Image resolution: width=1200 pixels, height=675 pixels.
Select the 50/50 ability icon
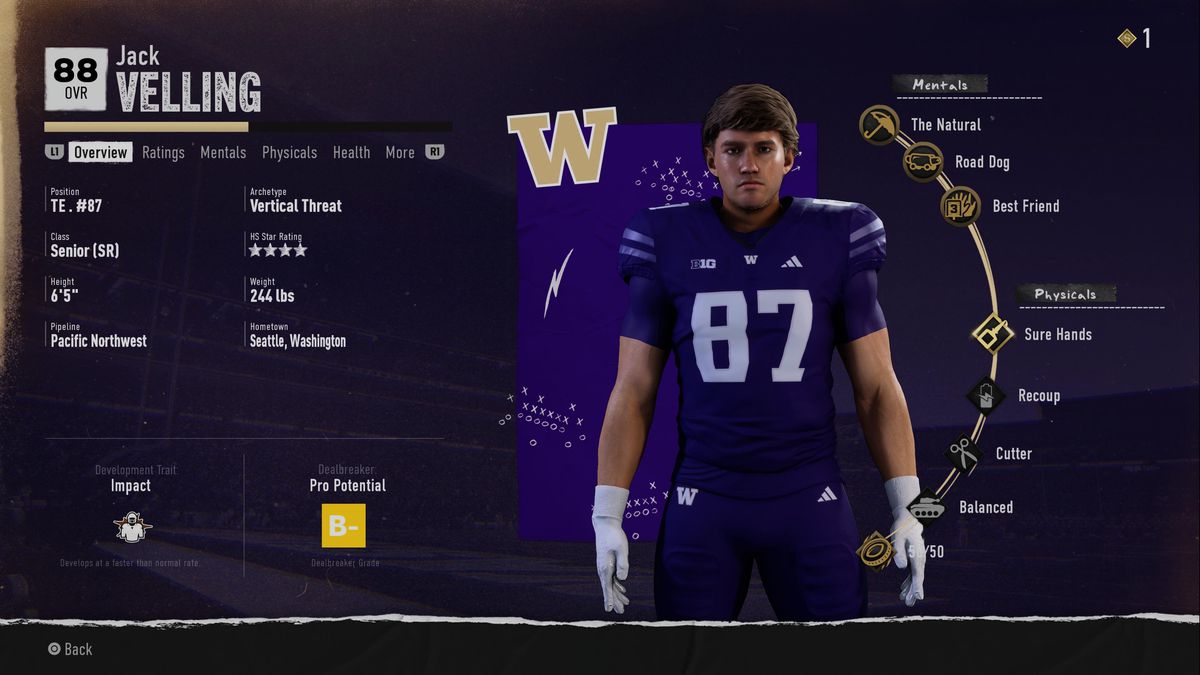point(876,550)
